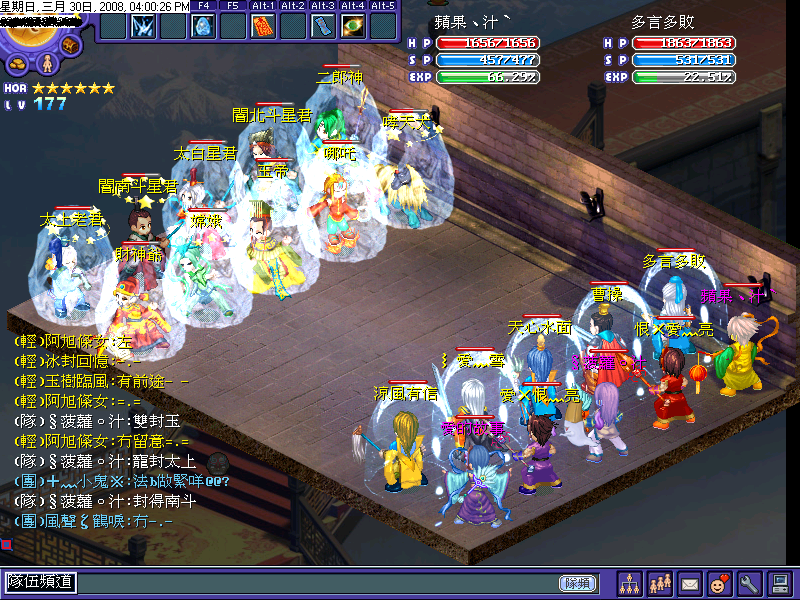Activate the green eye skill in Alt-4 slot
800x600 pixels.
(x=353, y=25)
